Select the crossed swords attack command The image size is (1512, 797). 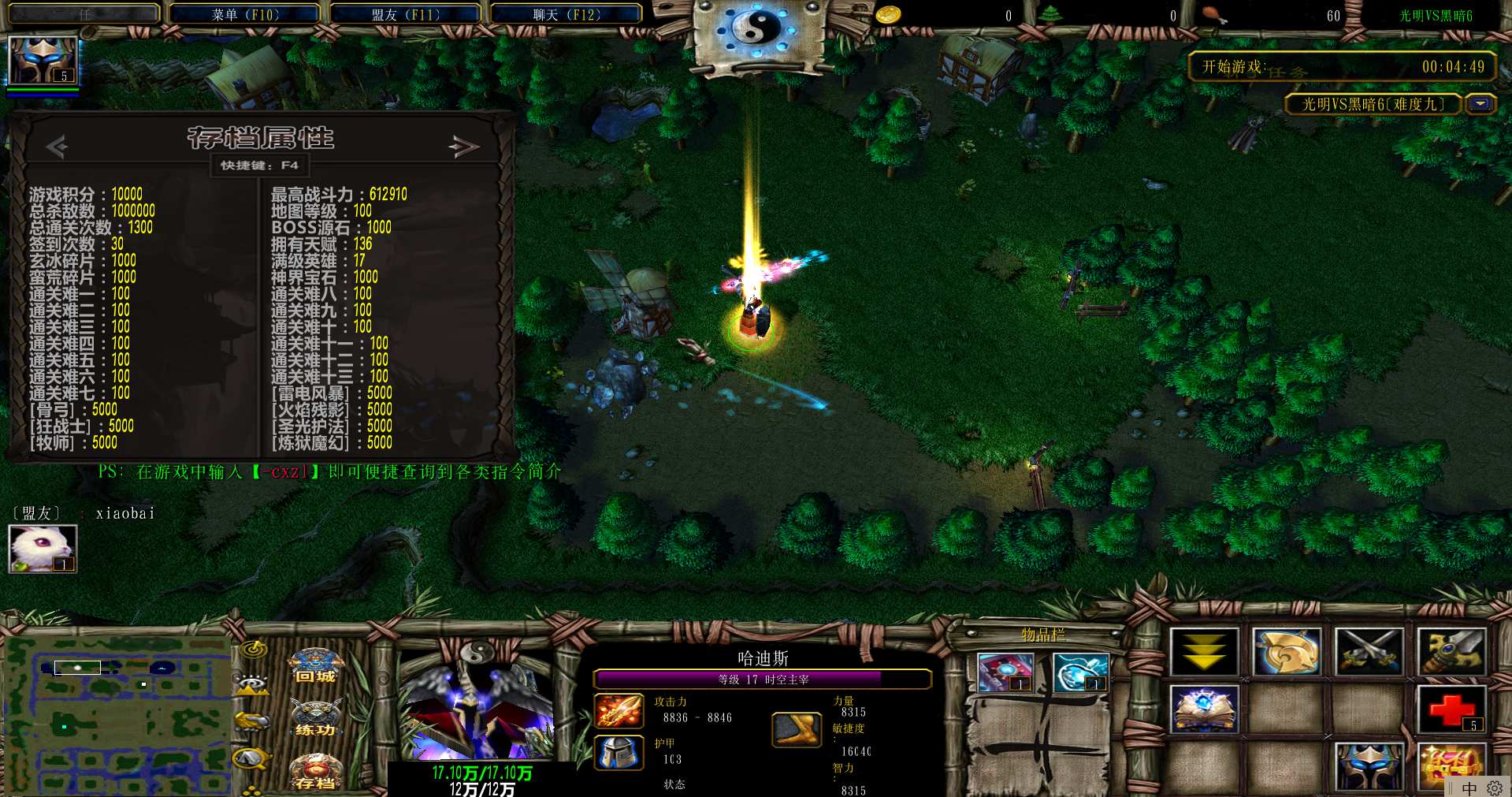[x=1369, y=652]
